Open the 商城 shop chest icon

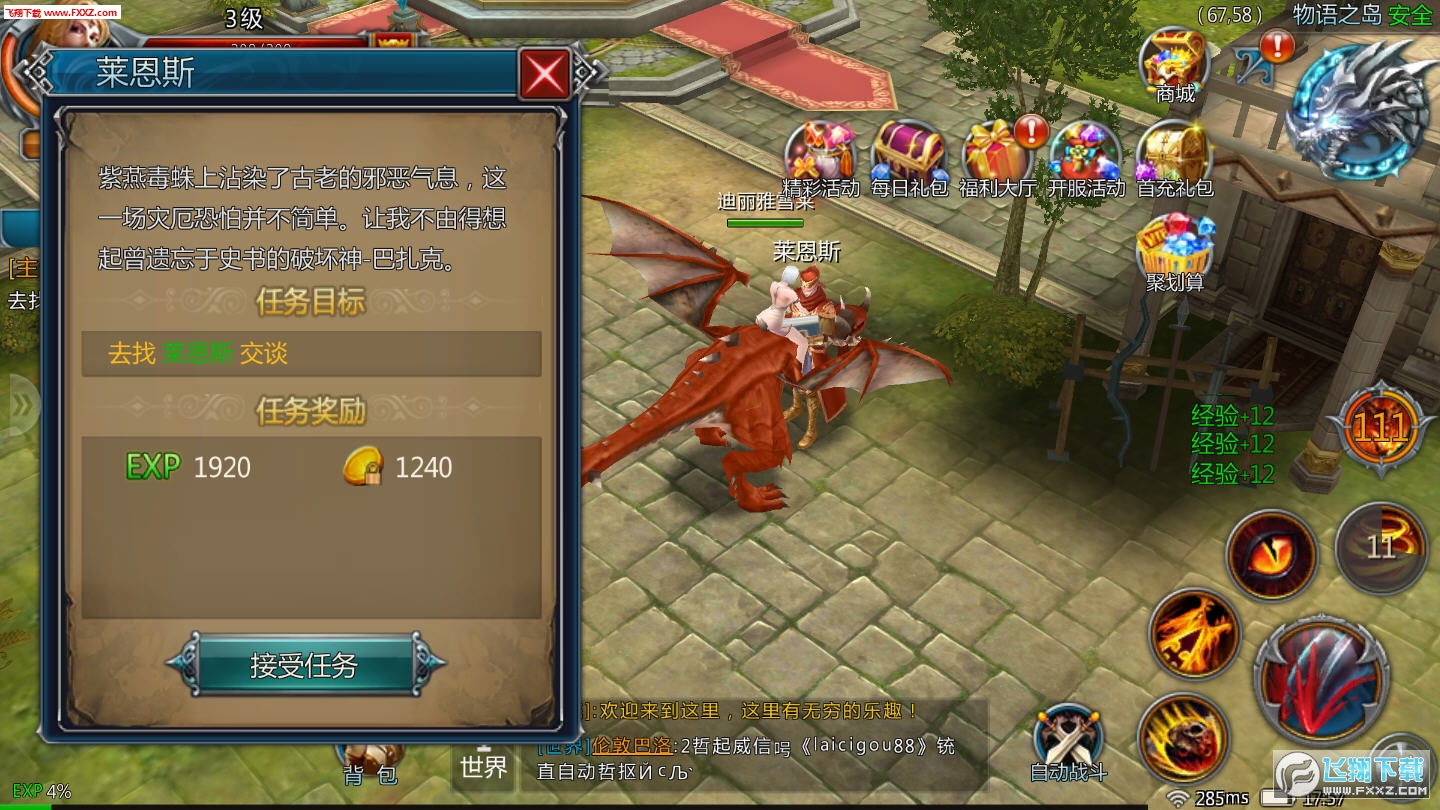1175,64
